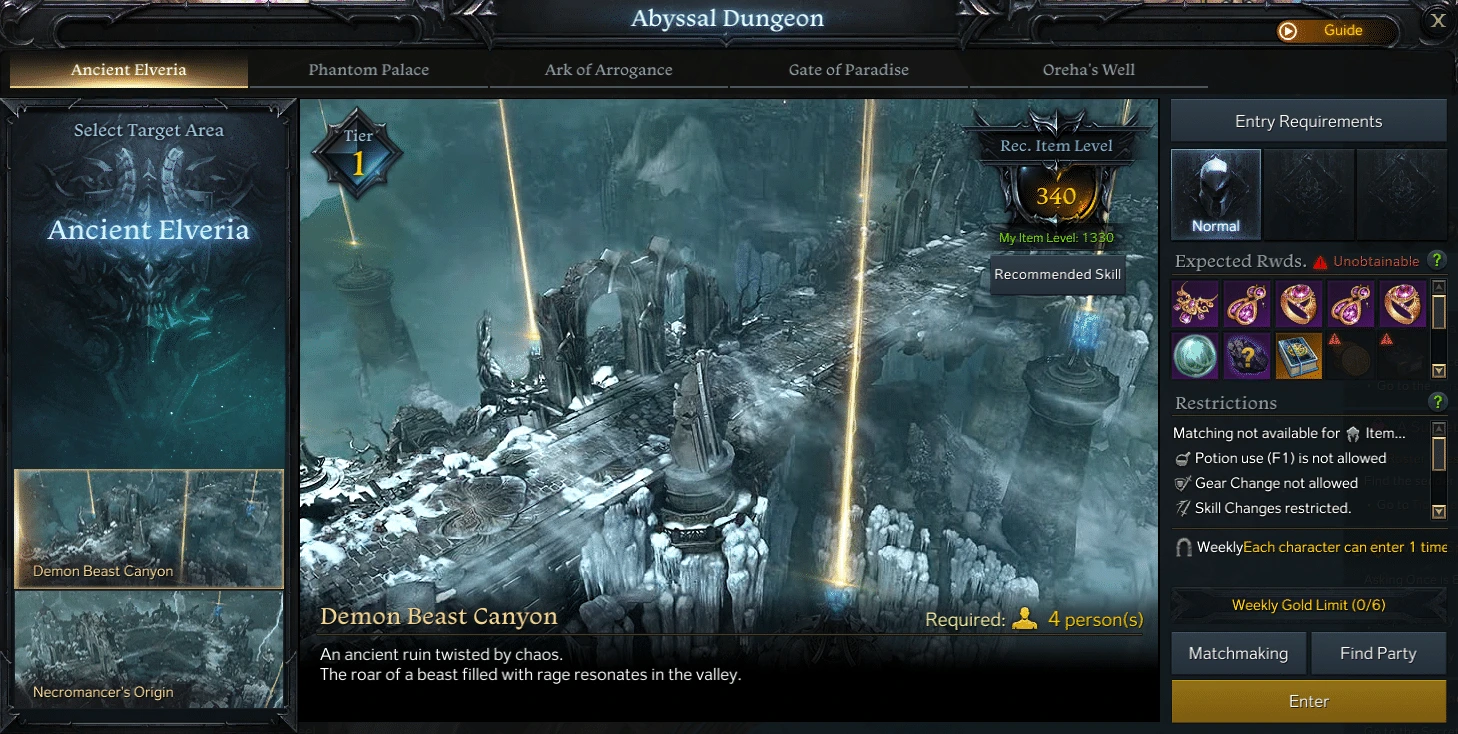Collapse restrictions using the down scroll arrow
Image resolution: width=1458 pixels, height=734 pixels.
1437,508
